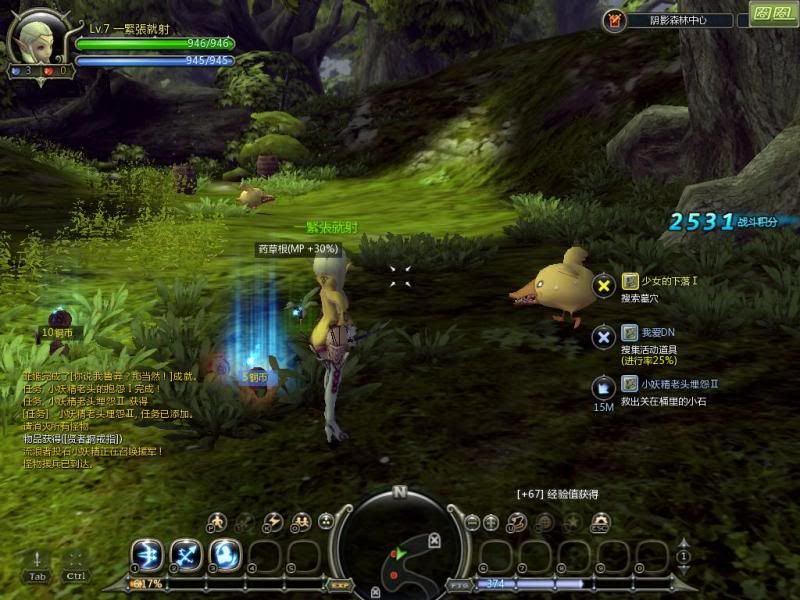This screenshot has width=800, height=600.
Task: Click the lightning bolt menu icon
Action: (272, 522)
